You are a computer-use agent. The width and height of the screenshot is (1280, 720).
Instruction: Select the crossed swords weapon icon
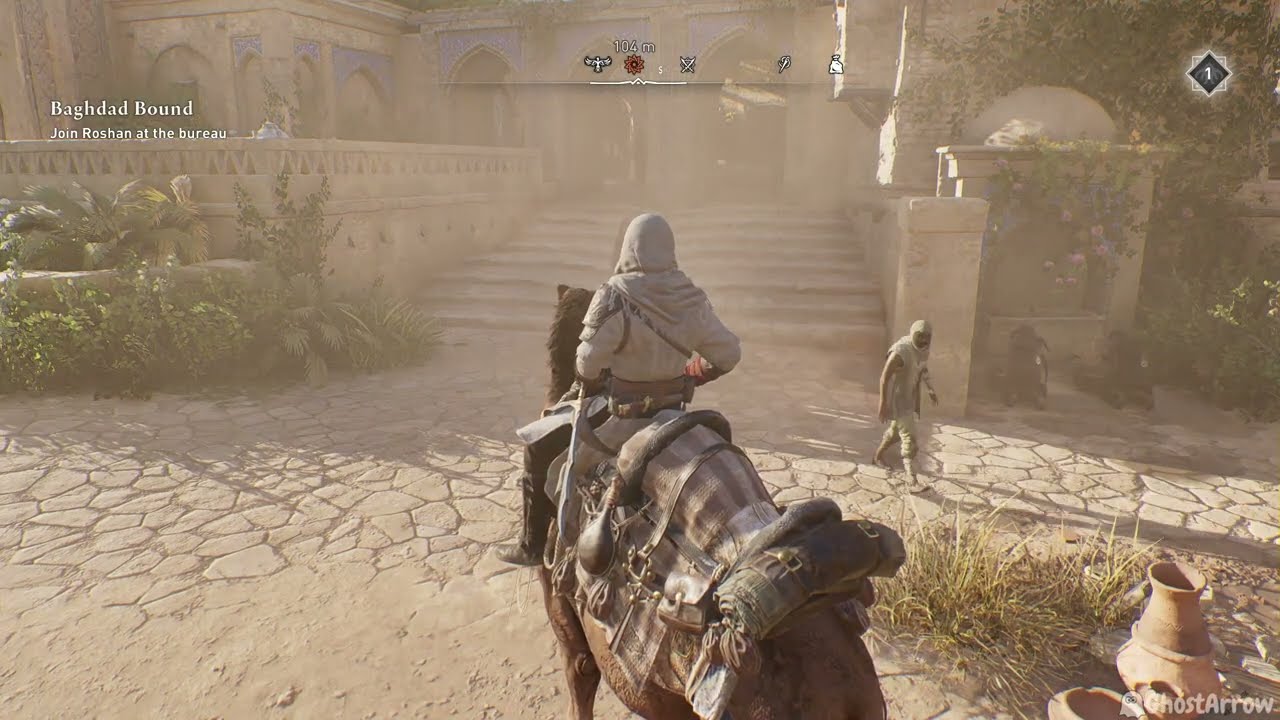point(688,64)
